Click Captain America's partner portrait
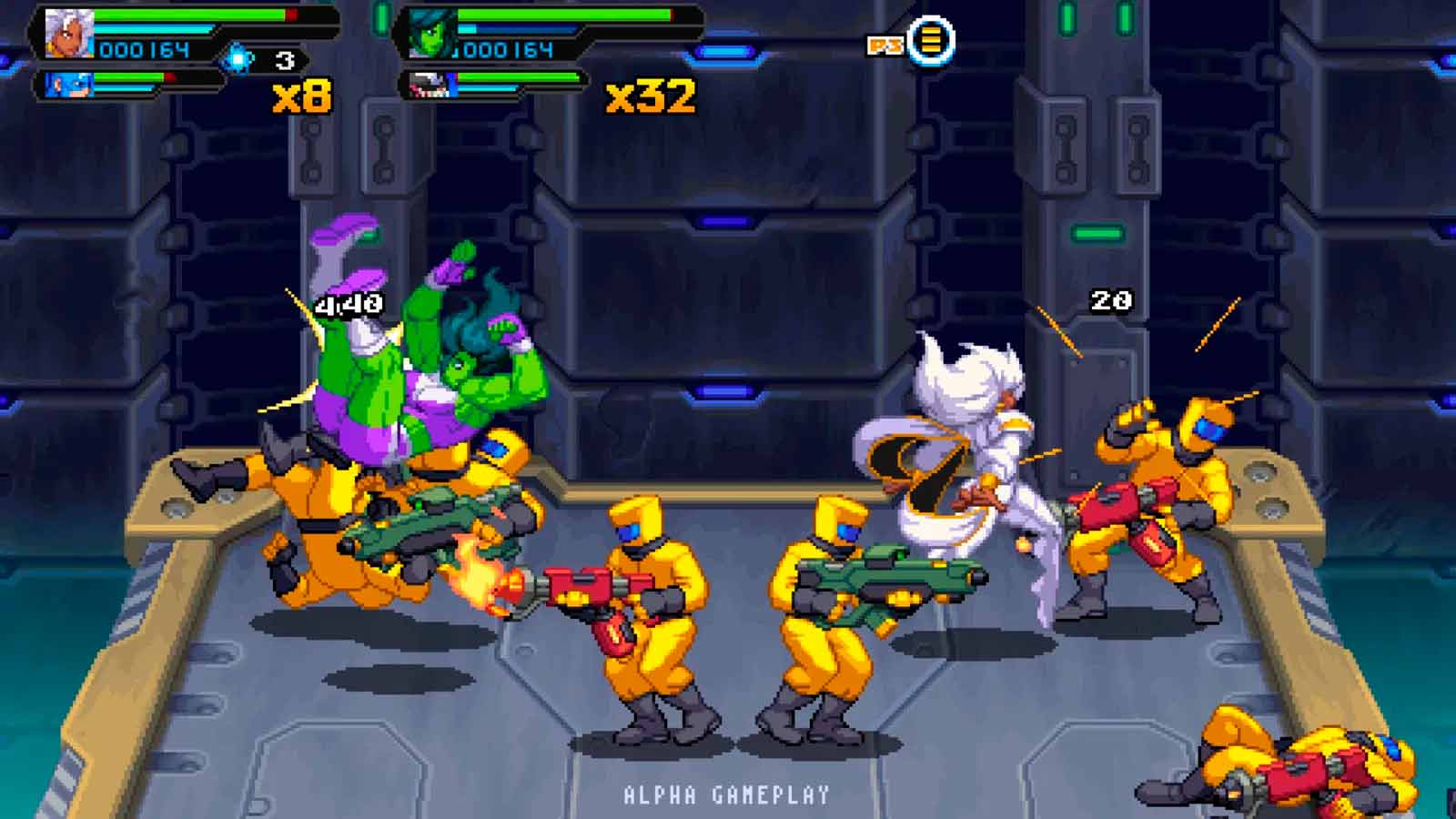This screenshot has height=819, width=1456. pos(70,86)
